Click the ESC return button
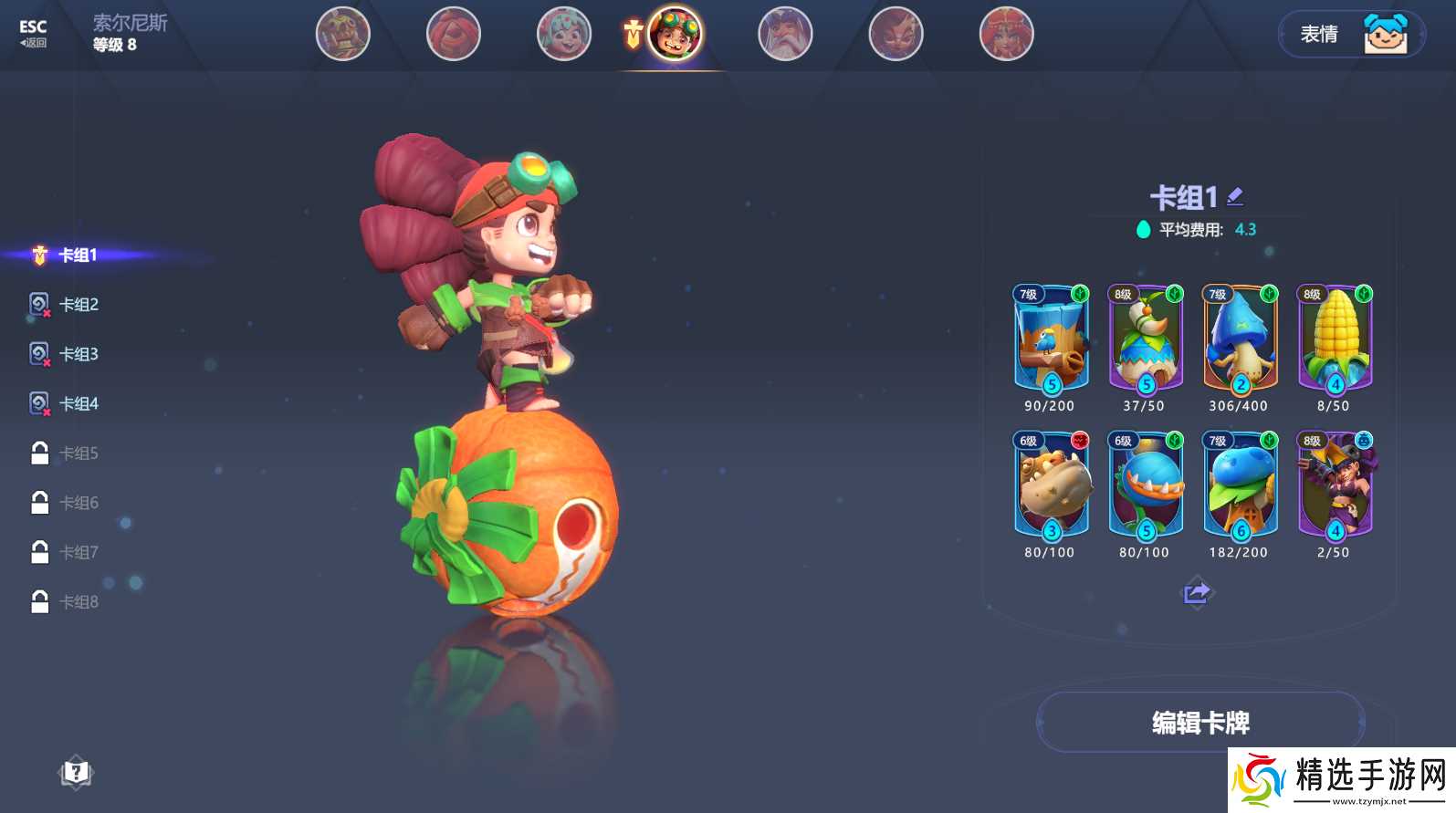The width and height of the screenshot is (1456, 813). click(33, 33)
